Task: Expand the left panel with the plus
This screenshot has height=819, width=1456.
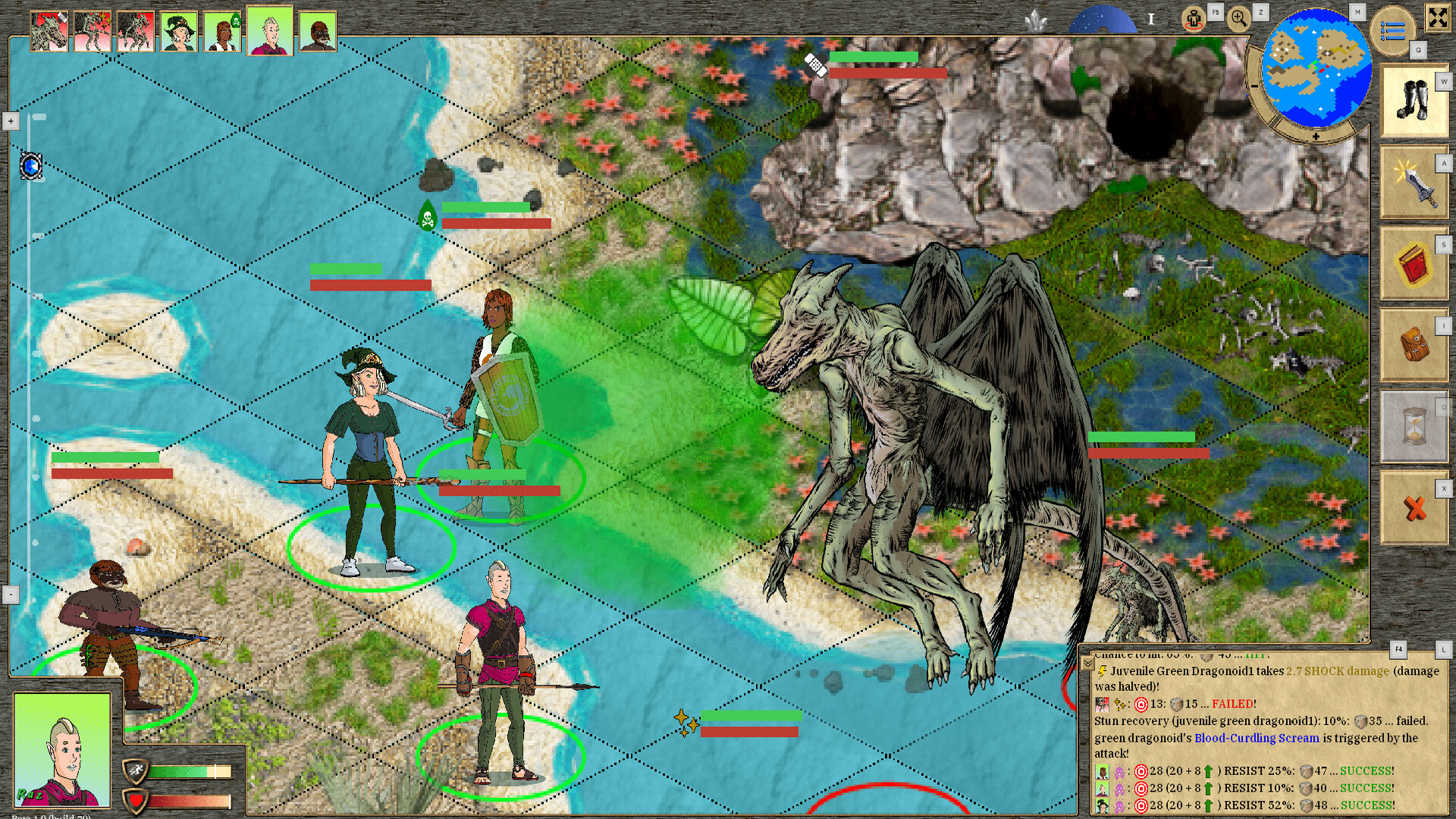Action: point(10,120)
